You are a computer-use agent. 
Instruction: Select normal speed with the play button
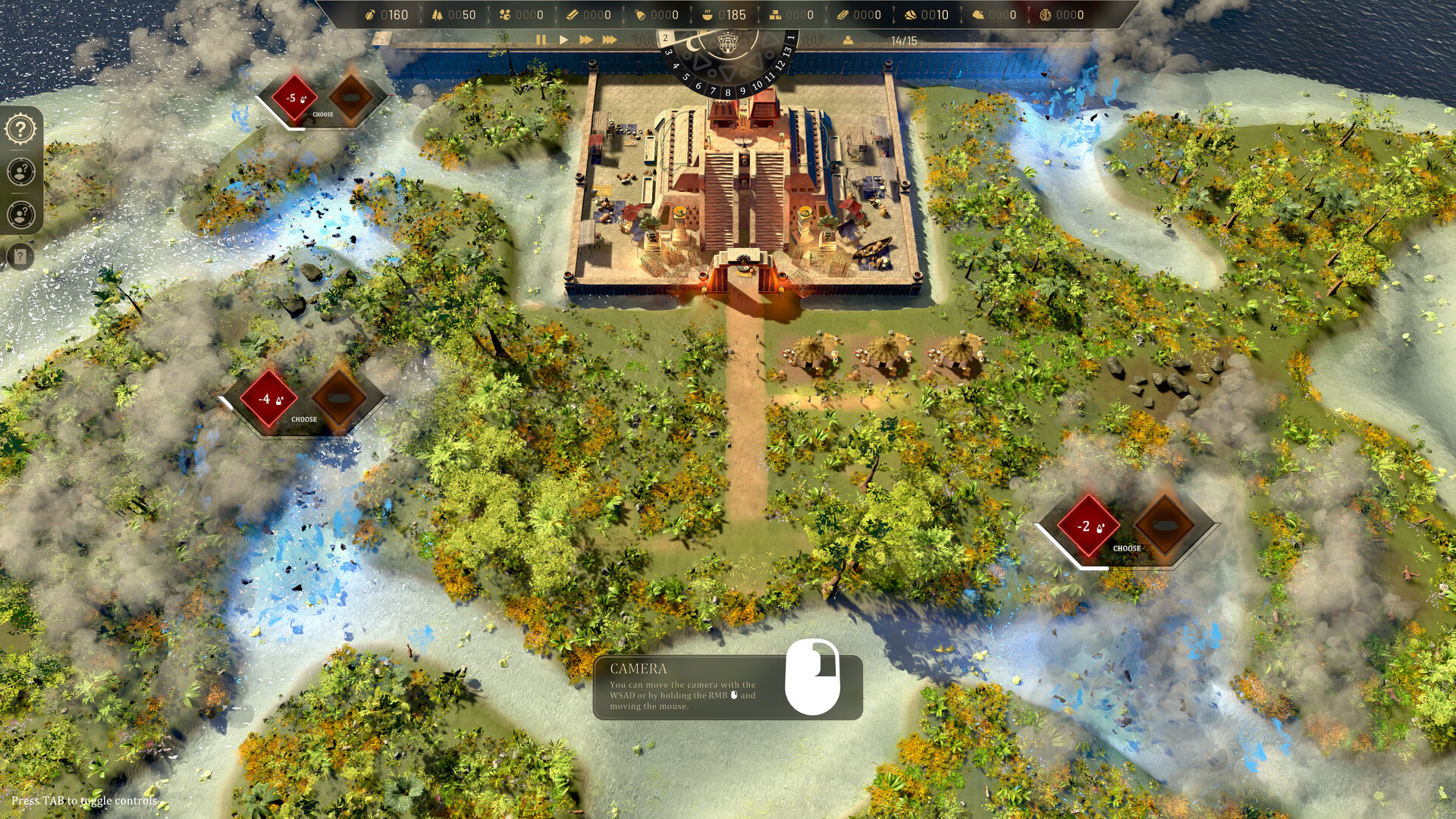(x=563, y=39)
